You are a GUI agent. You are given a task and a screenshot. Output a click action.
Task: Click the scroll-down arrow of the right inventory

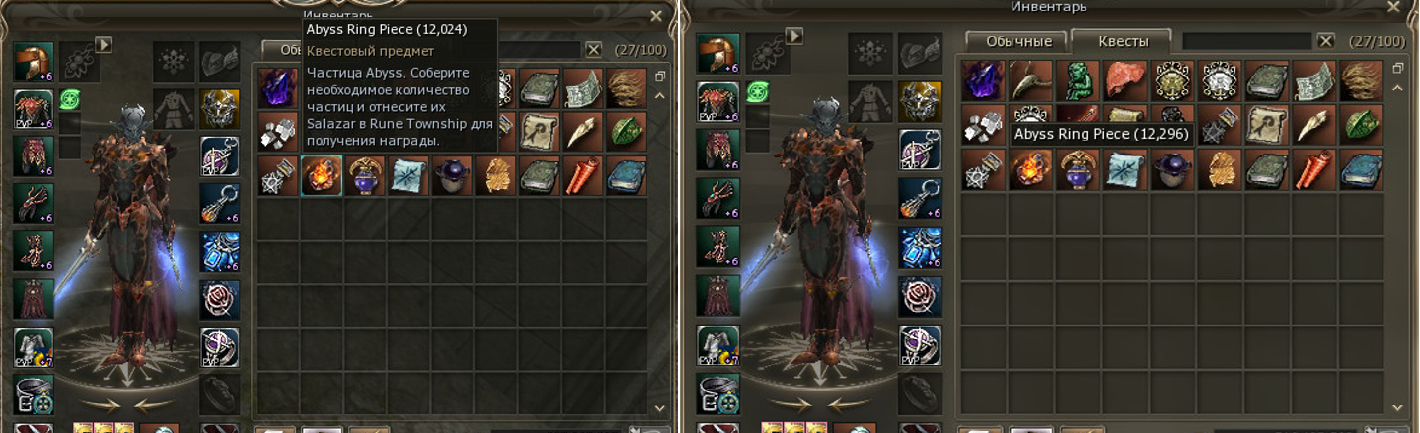1398,408
